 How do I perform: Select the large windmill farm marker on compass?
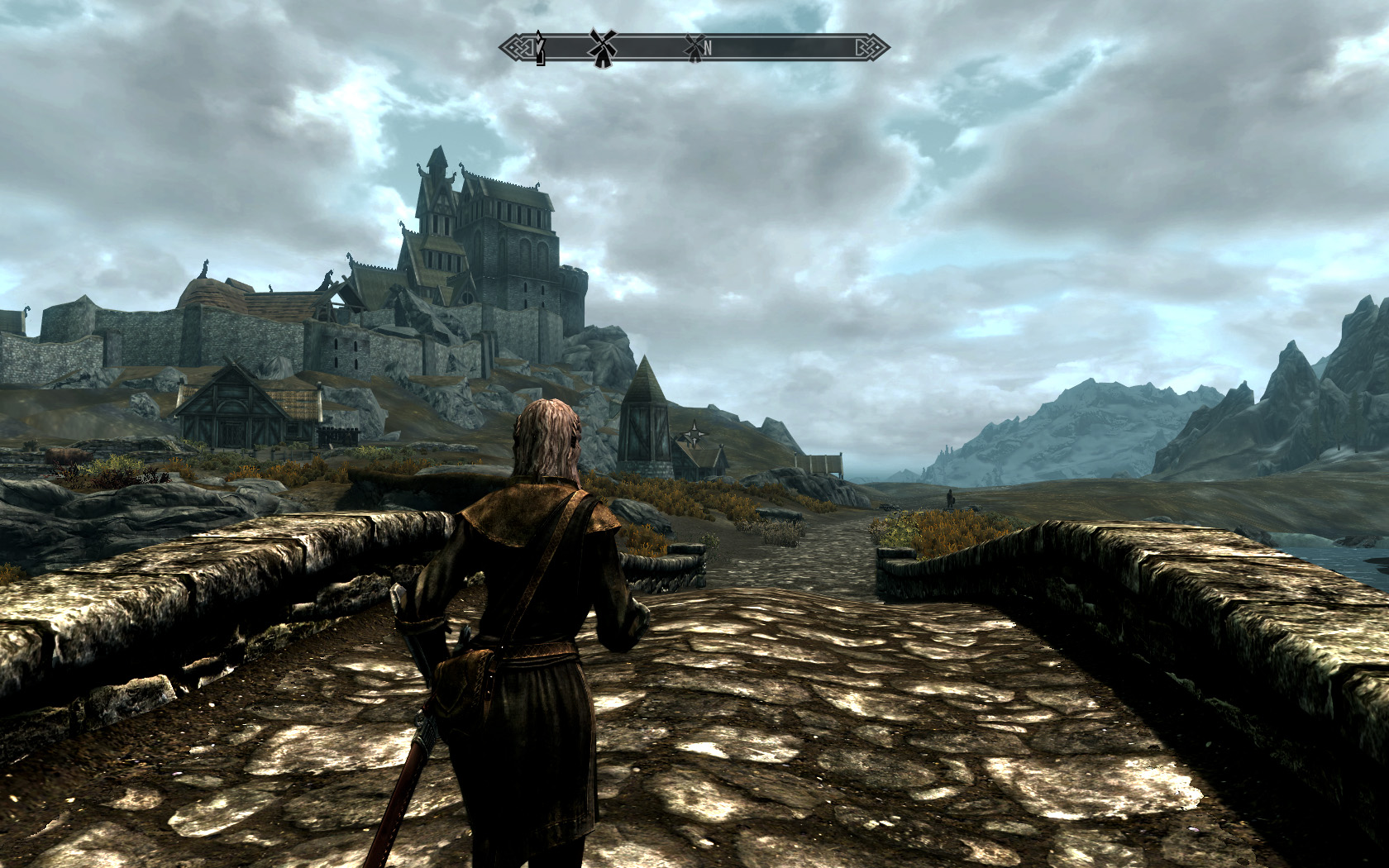pos(603,47)
